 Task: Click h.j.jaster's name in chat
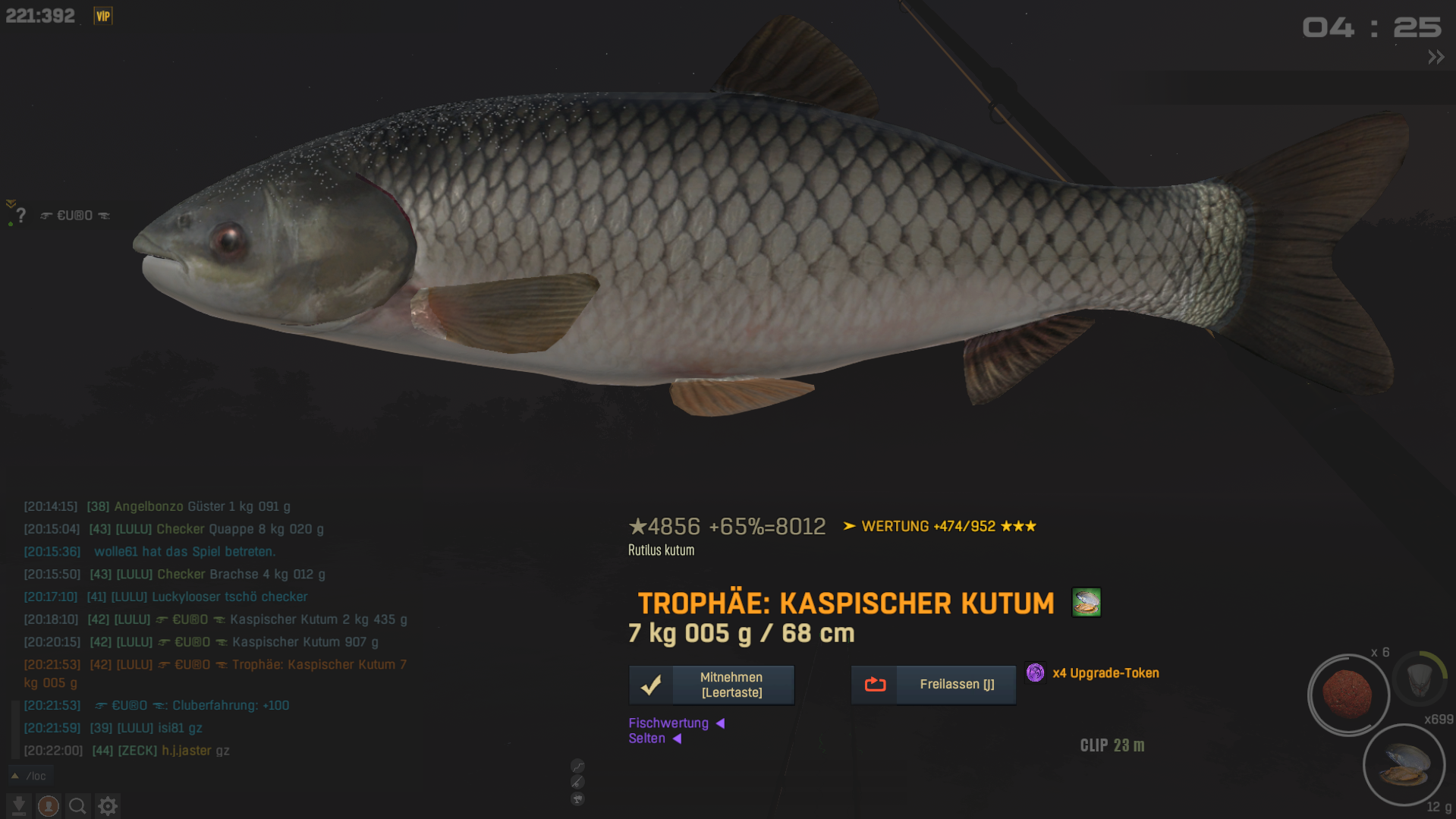click(x=186, y=751)
